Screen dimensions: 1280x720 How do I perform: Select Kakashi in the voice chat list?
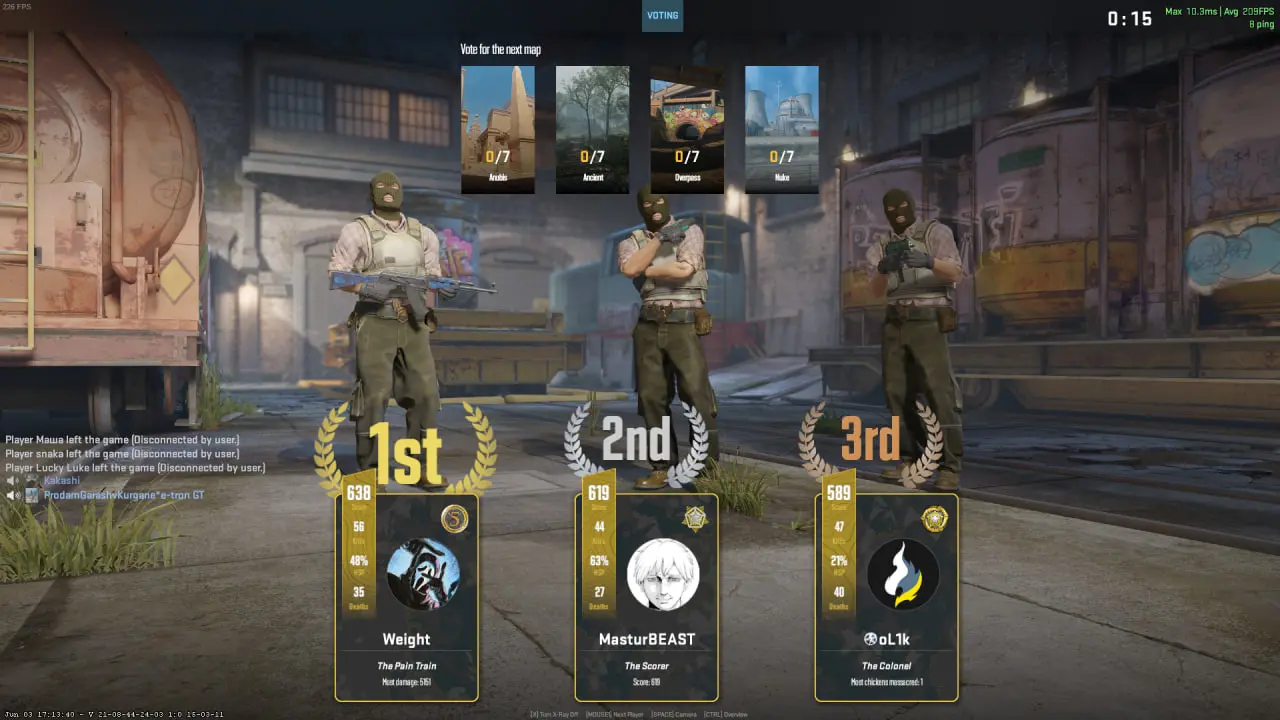click(61, 481)
